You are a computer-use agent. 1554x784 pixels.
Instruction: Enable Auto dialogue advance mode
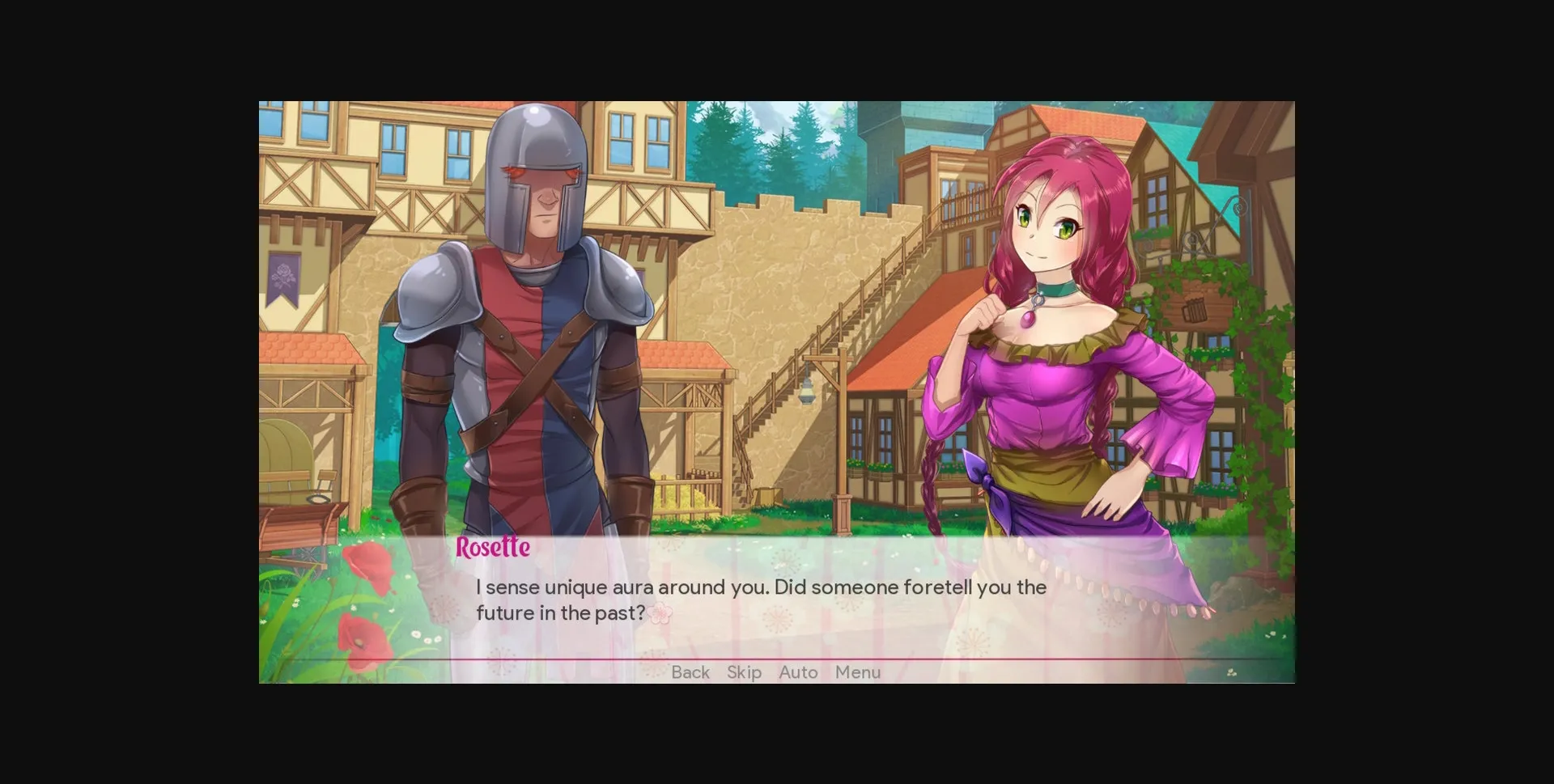797,672
